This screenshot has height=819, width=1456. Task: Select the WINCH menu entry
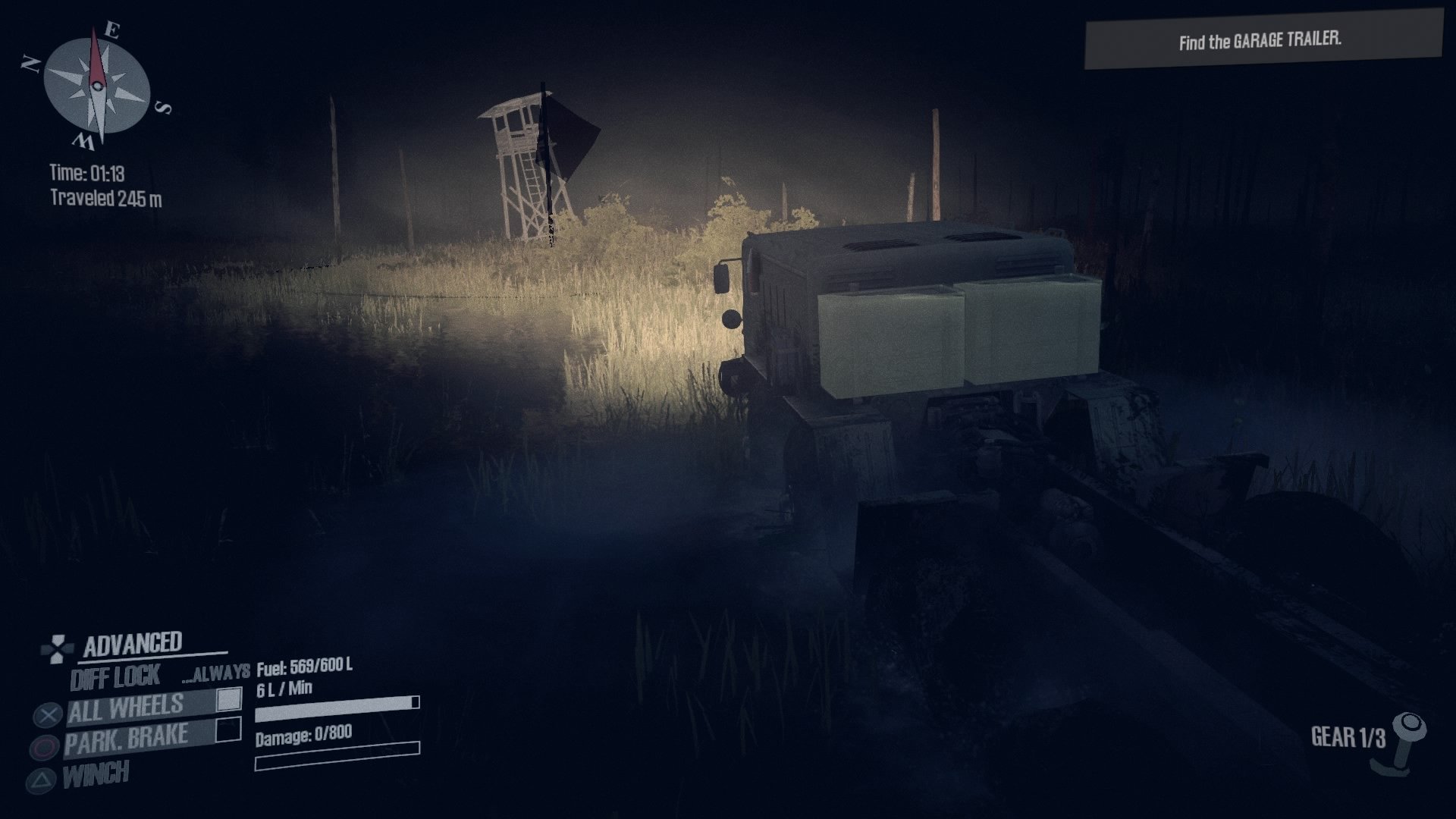[x=95, y=771]
